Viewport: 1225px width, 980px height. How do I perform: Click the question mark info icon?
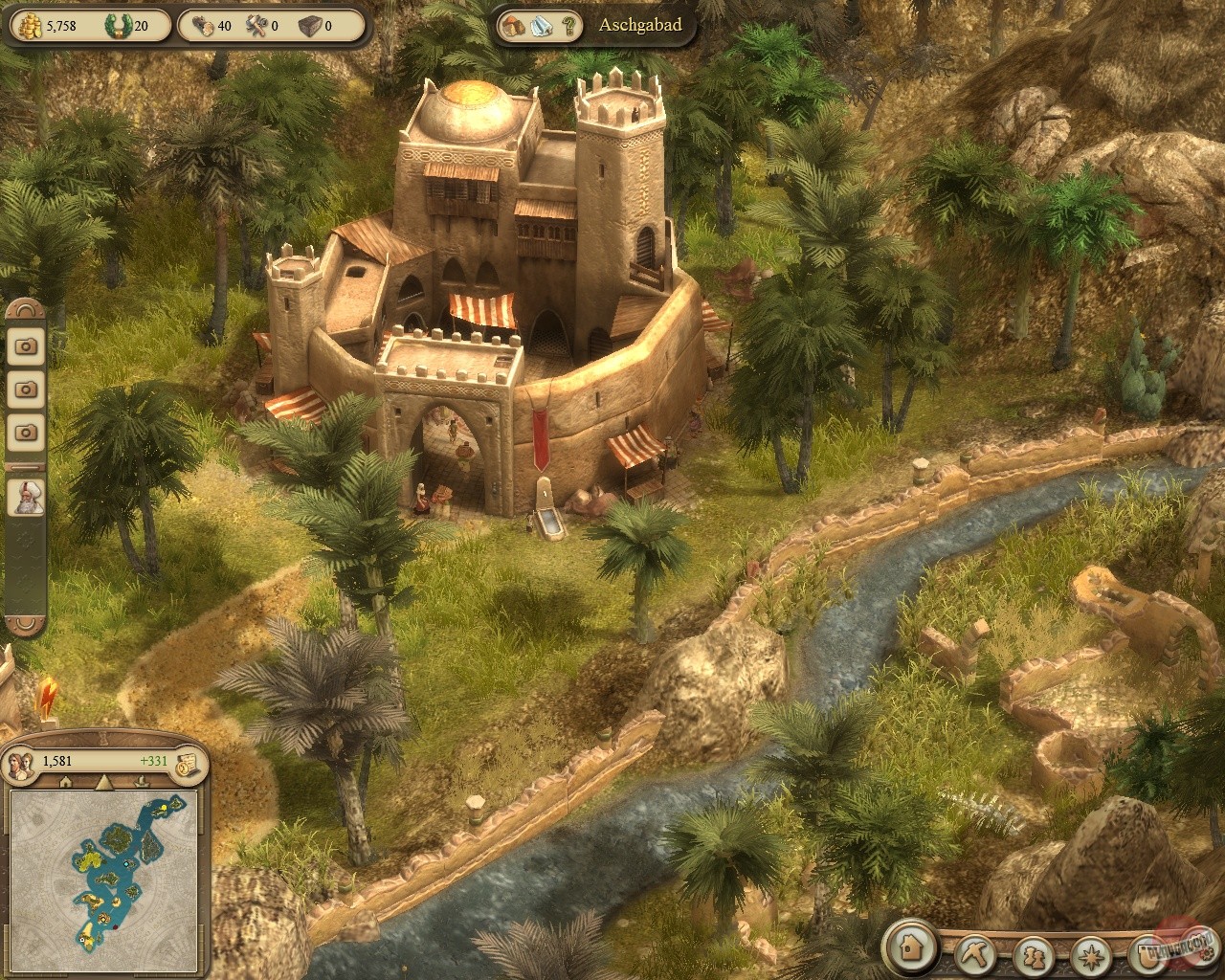[568, 26]
